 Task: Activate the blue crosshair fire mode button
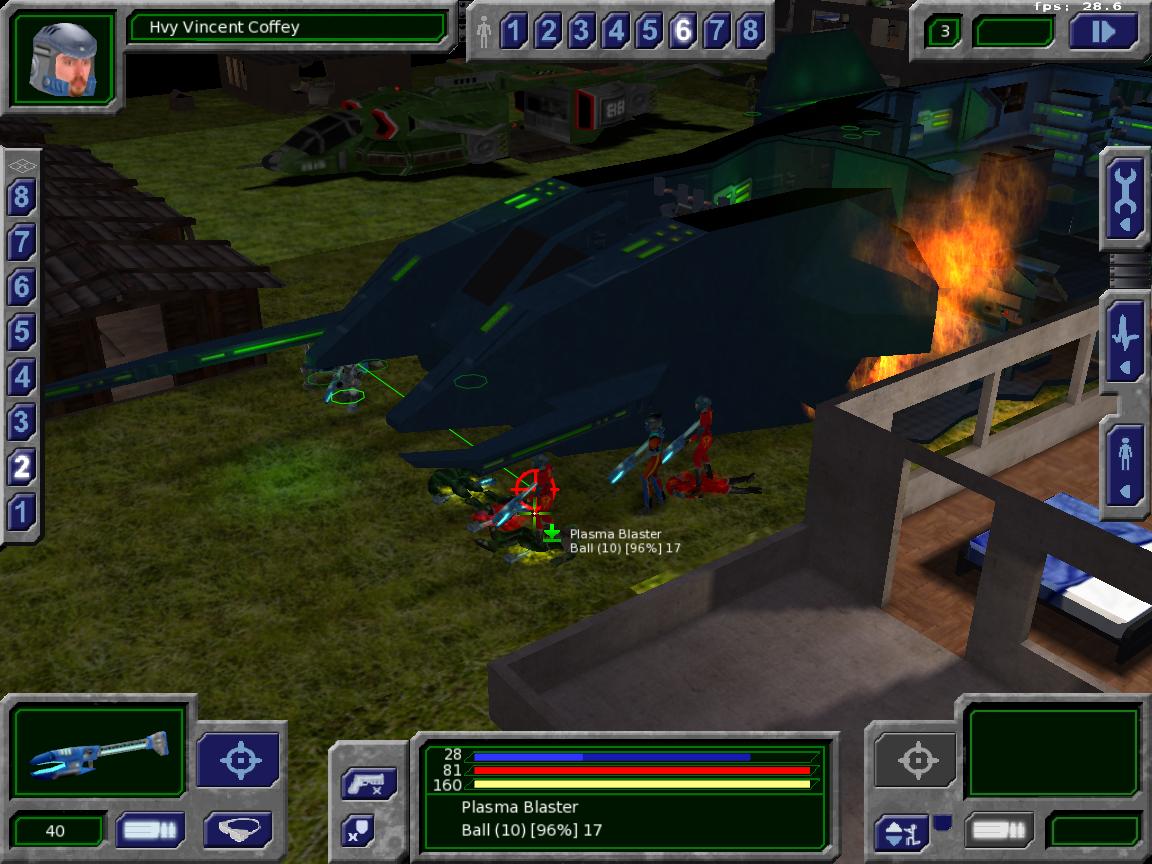[240, 759]
